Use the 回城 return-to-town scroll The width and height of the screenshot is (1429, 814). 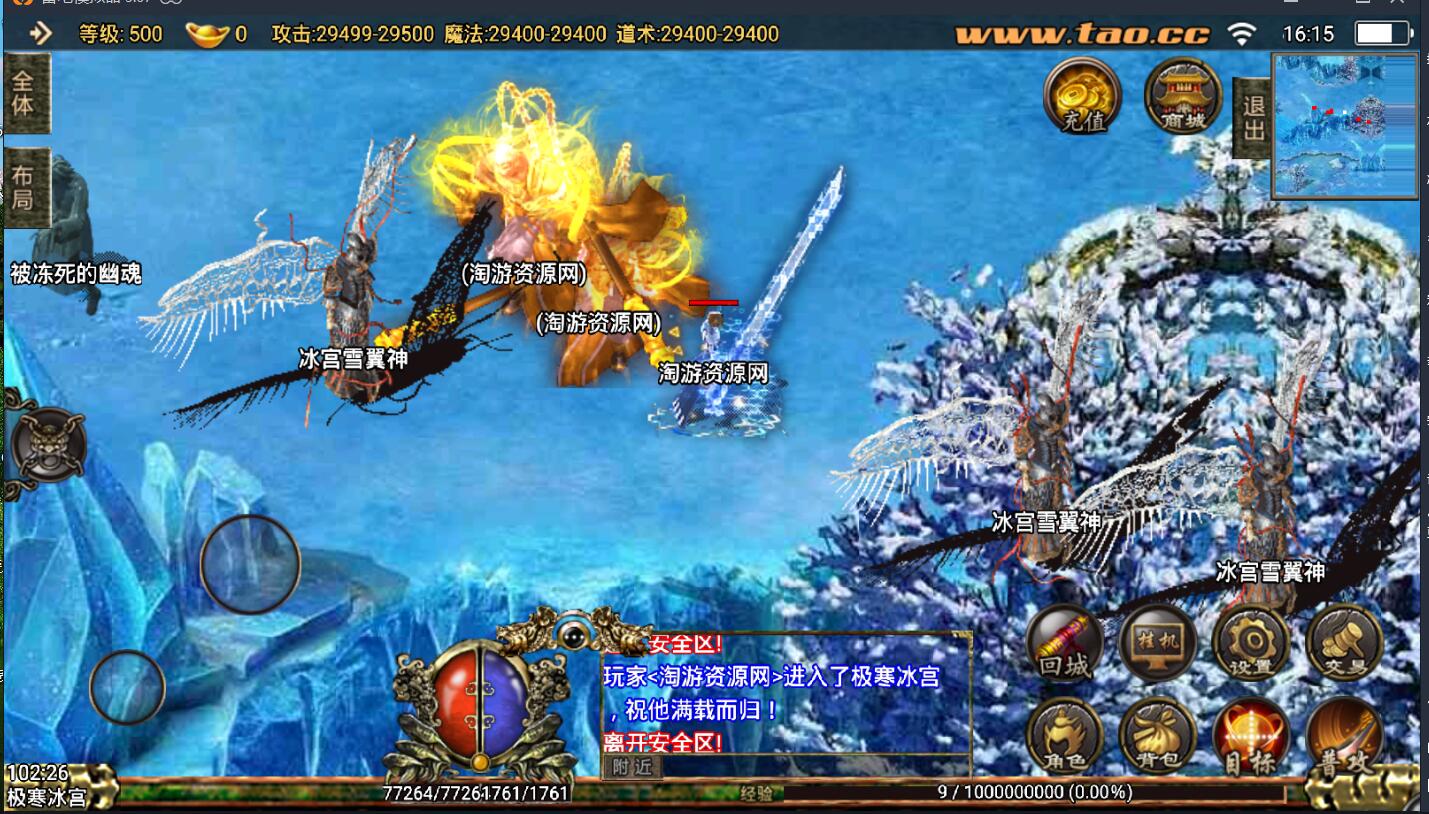pyautogui.click(x=1065, y=642)
